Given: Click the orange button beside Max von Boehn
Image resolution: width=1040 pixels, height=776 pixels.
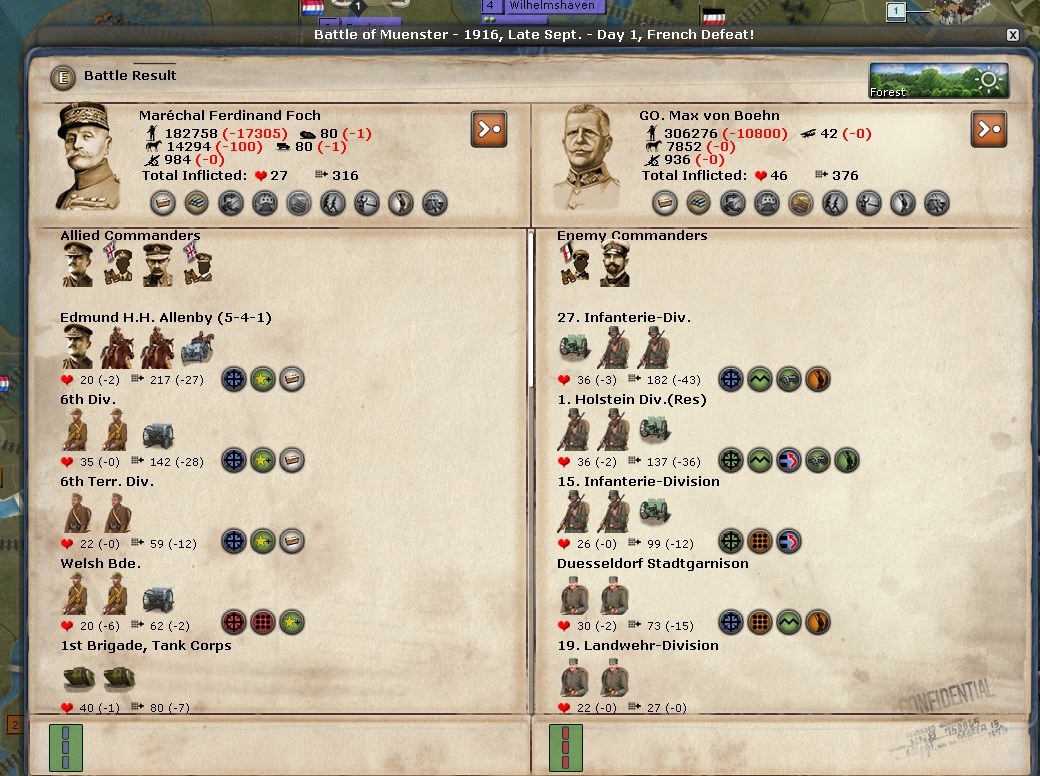Looking at the screenshot, I should (x=988, y=129).
